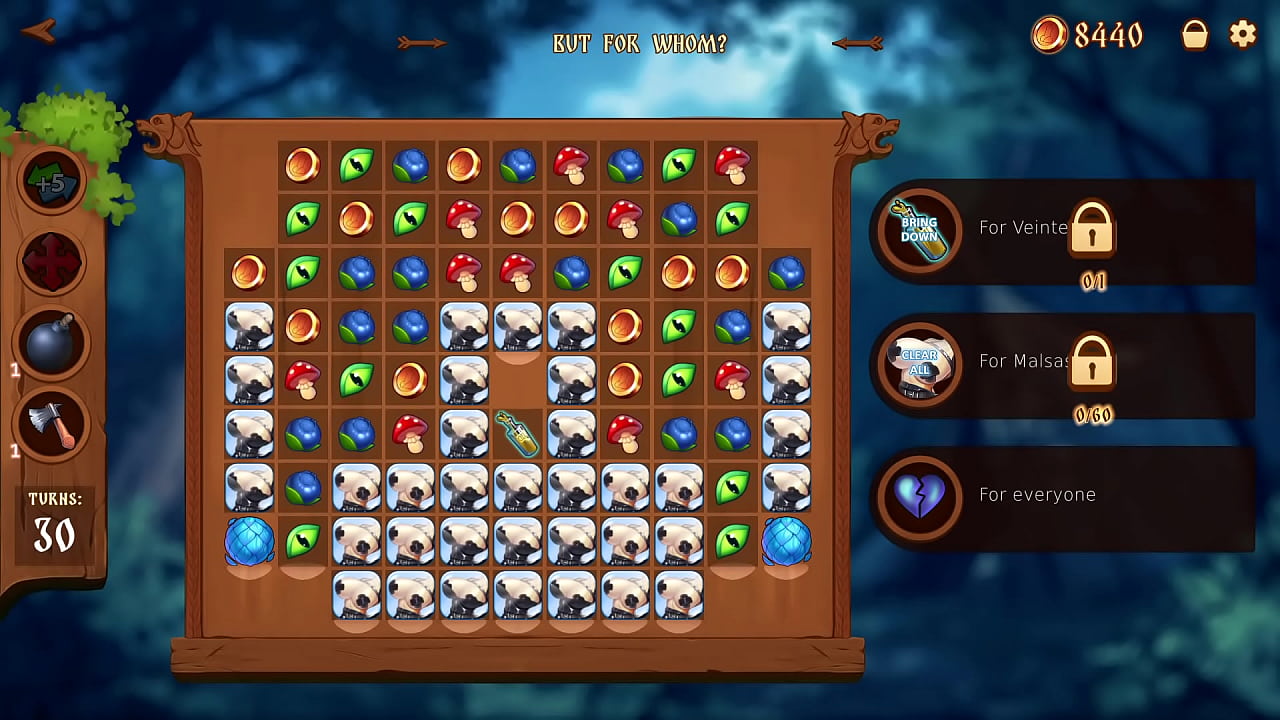Activate the +5 turns booster
The image size is (1280, 720).
(x=51, y=182)
